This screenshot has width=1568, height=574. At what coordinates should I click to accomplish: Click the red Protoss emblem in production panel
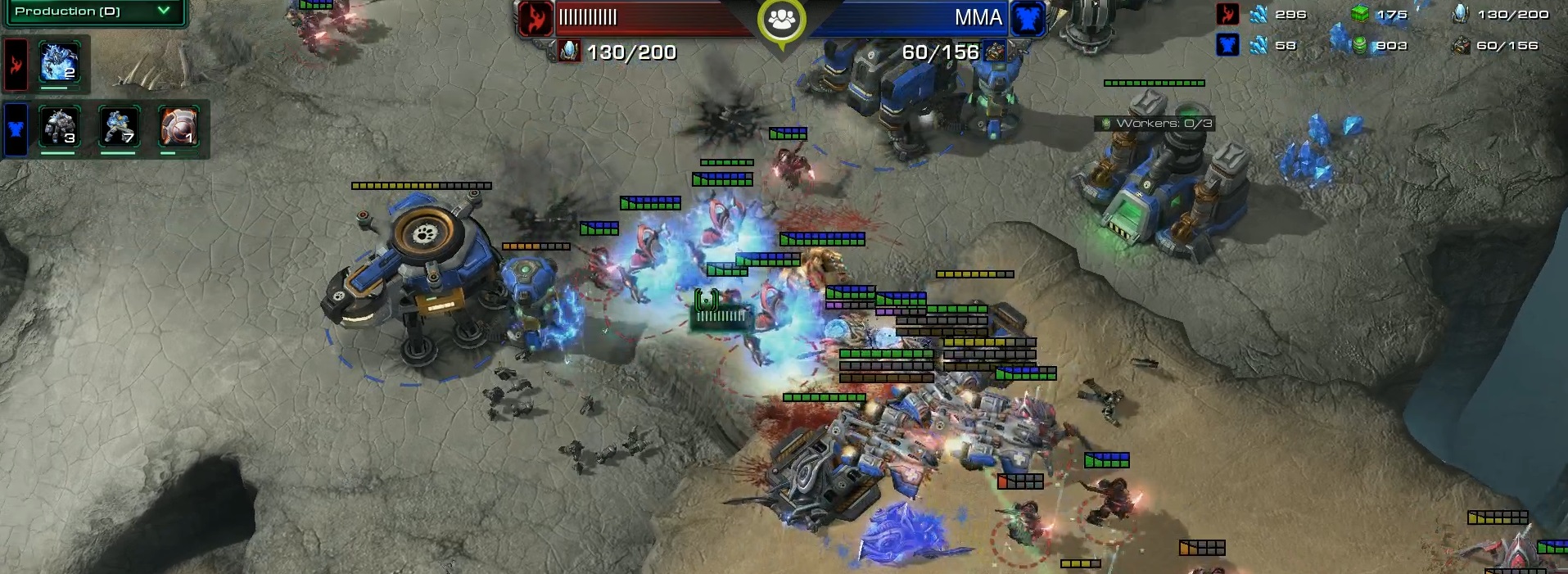16,64
